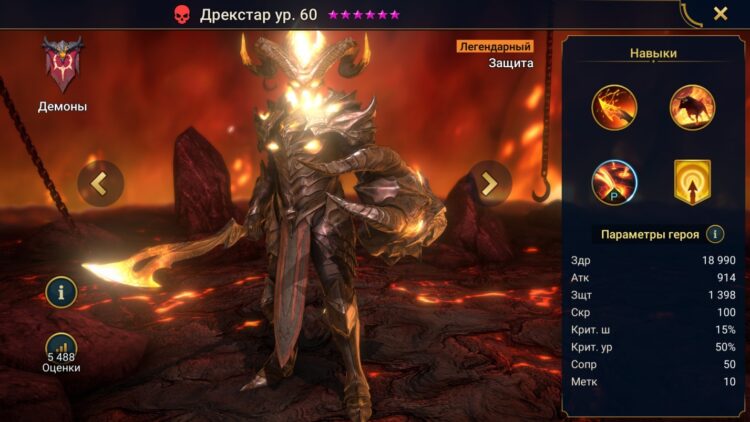
Task: Open hero info round button
Action: (62, 292)
